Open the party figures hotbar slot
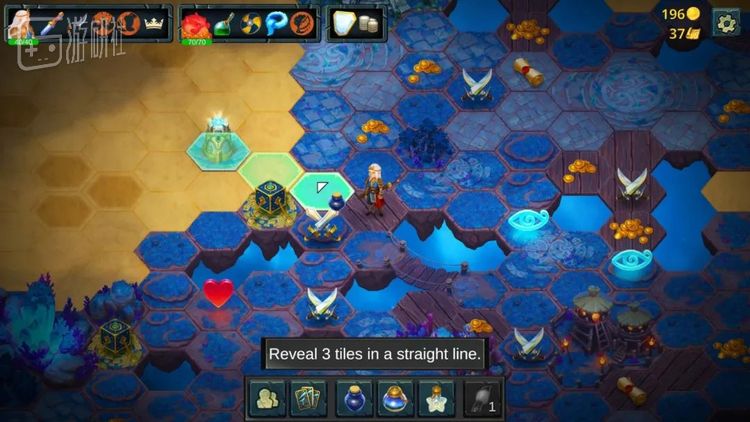Viewport: 750px width, 422px height. [266, 399]
